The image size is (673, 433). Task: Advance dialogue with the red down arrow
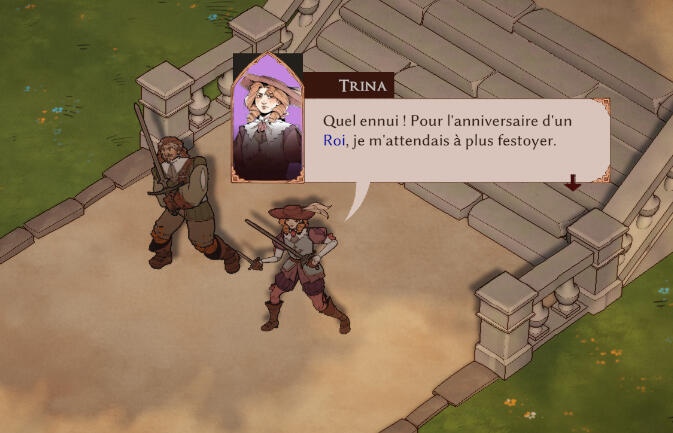click(x=572, y=182)
